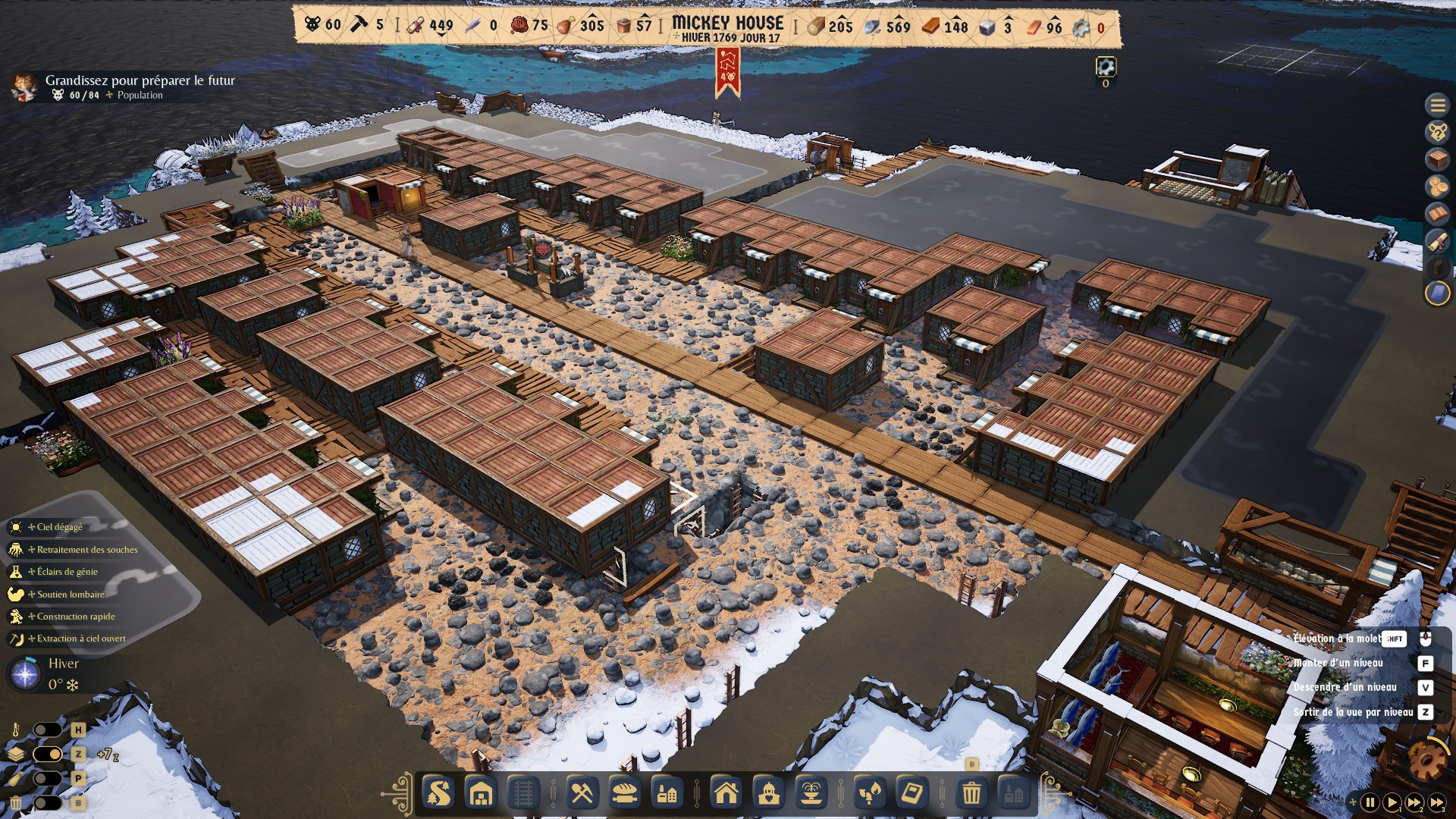The width and height of the screenshot is (1456, 819).
Task: Open the rolled scroll icon
Action: (x=1437, y=241)
